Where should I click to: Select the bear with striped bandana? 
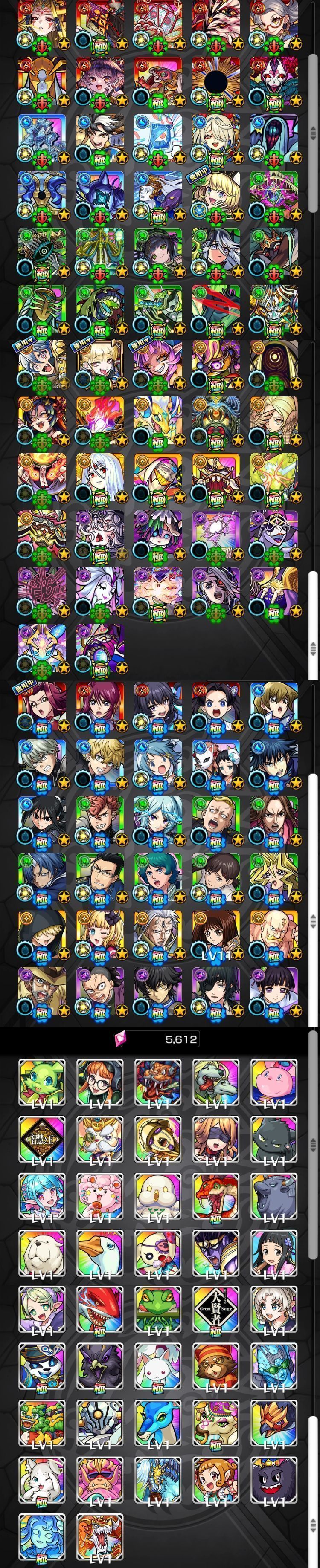pyautogui.click(x=216, y=1366)
